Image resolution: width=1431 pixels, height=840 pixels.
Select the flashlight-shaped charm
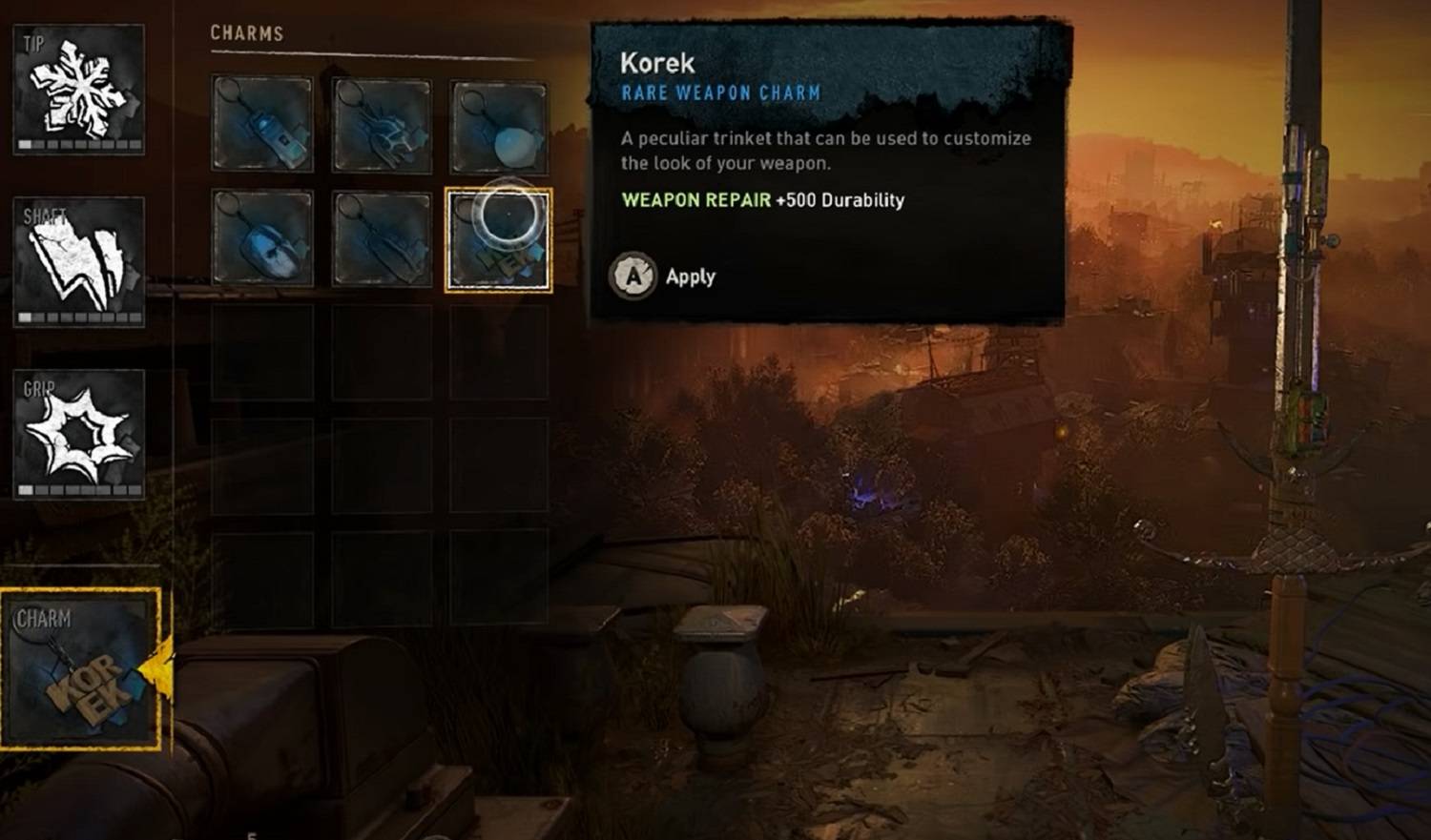(262, 125)
